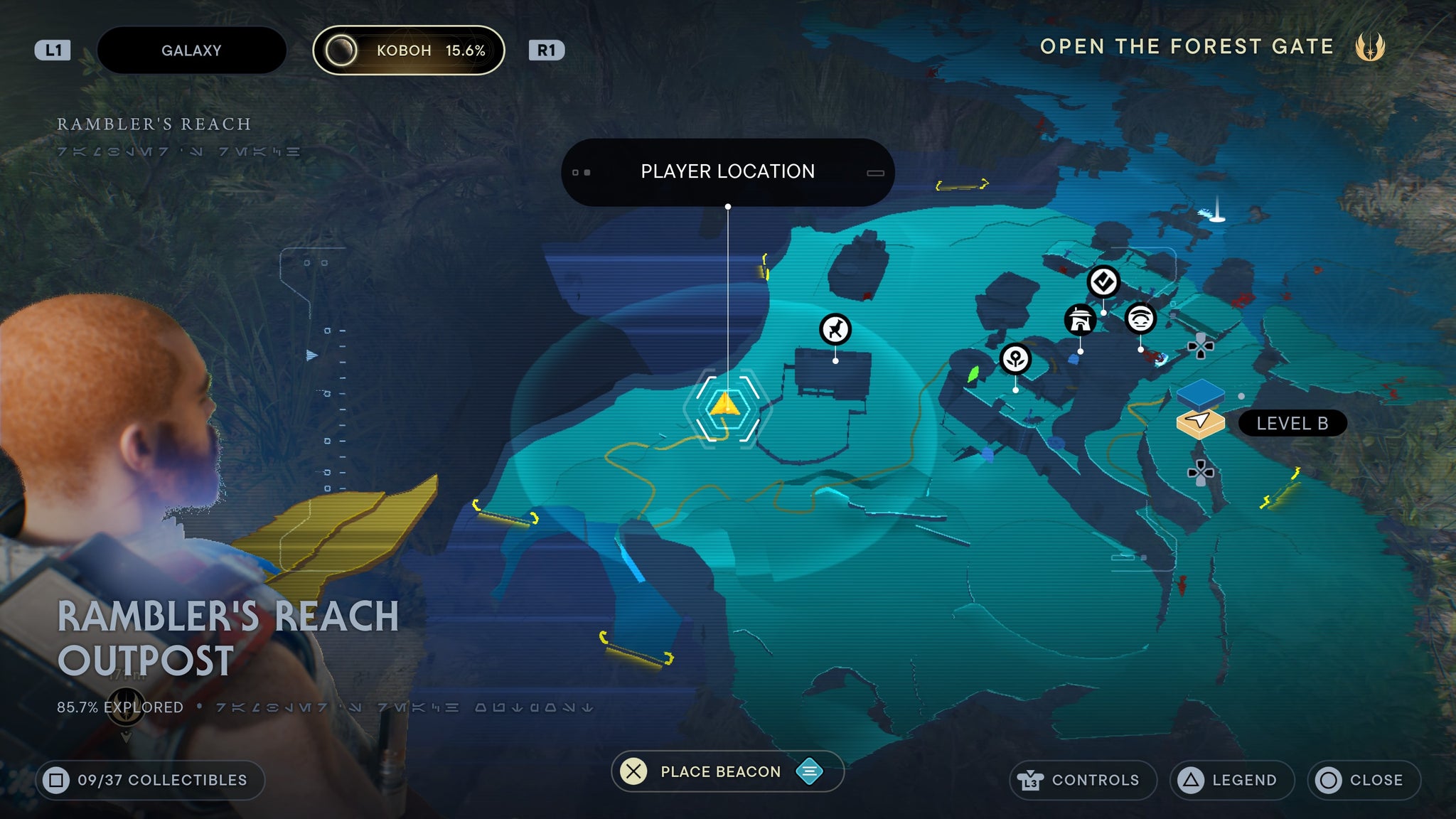Select the helmet face shop marker
The height and width of the screenshot is (819, 1456).
(1140, 318)
